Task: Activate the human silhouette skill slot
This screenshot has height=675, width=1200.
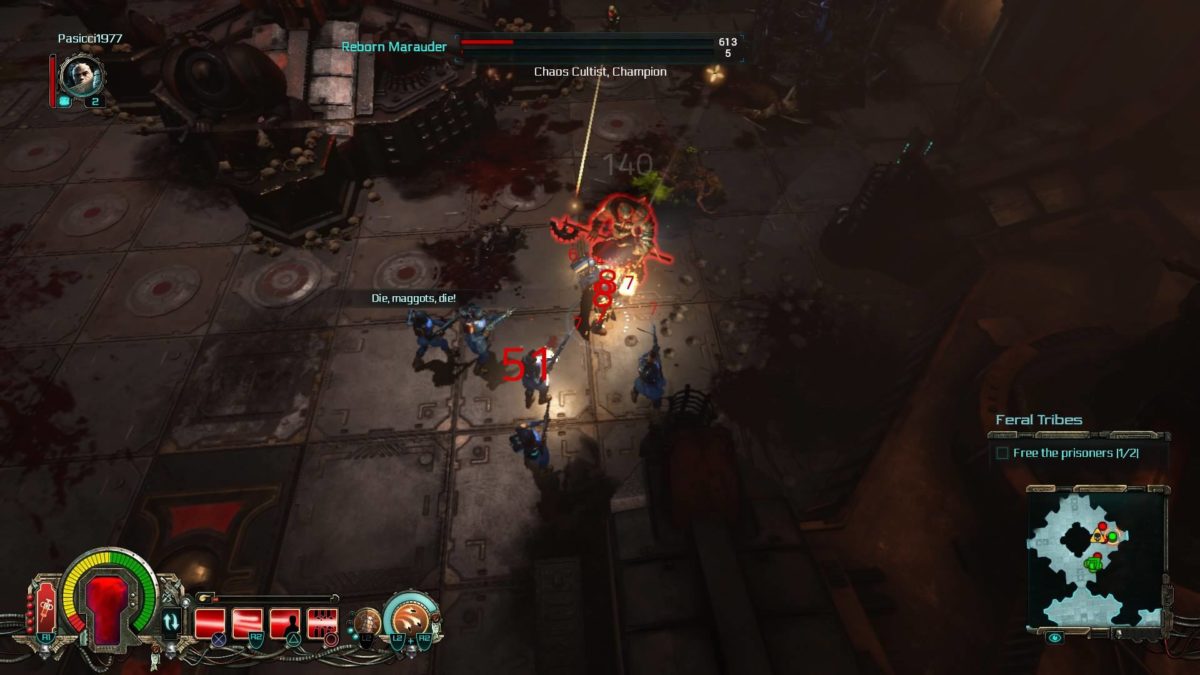Action: (285, 623)
